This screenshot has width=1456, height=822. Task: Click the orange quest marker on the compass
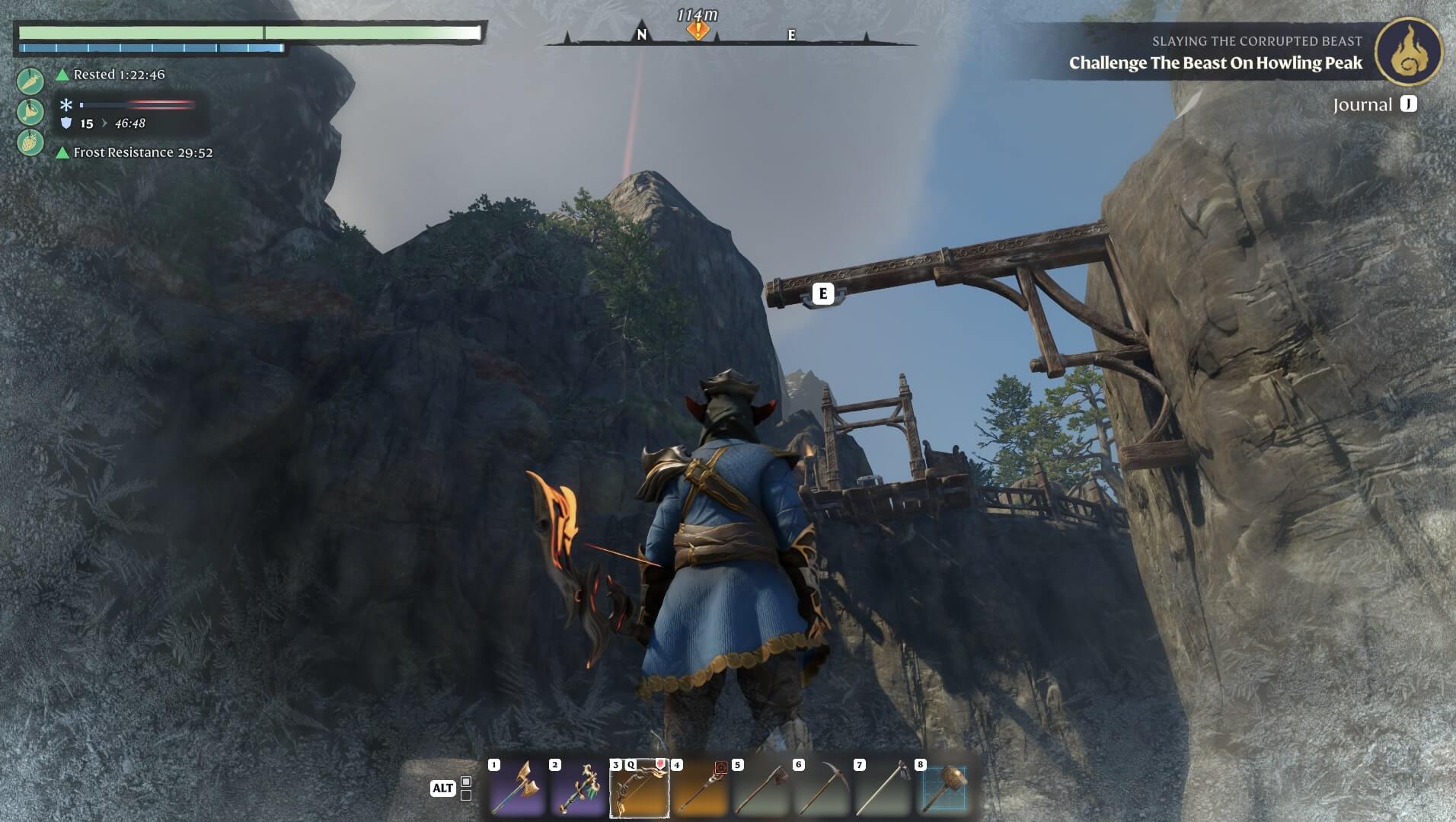point(698,30)
